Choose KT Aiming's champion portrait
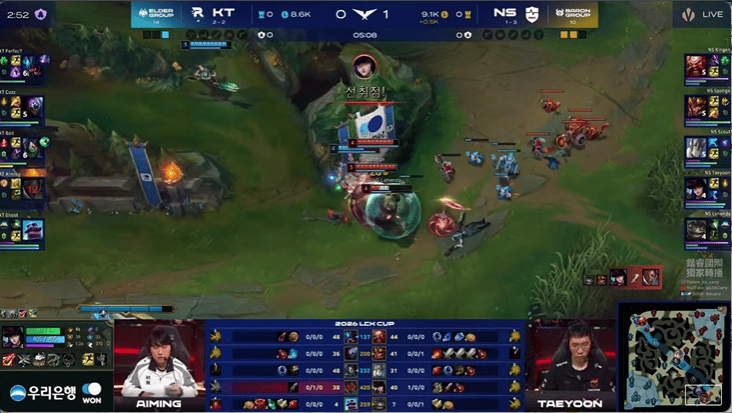 coord(33,187)
